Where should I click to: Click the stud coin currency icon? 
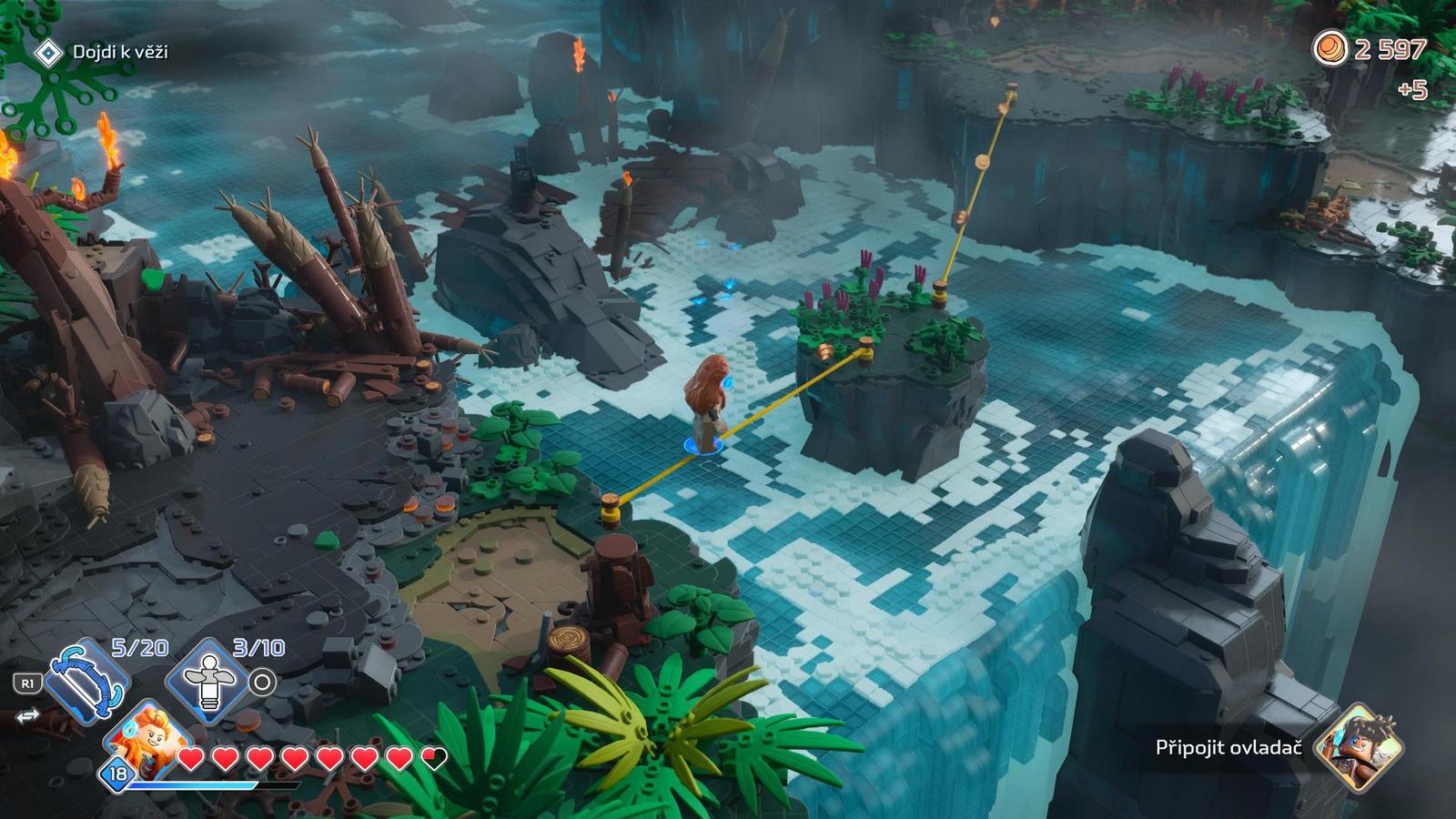click(1330, 48)
